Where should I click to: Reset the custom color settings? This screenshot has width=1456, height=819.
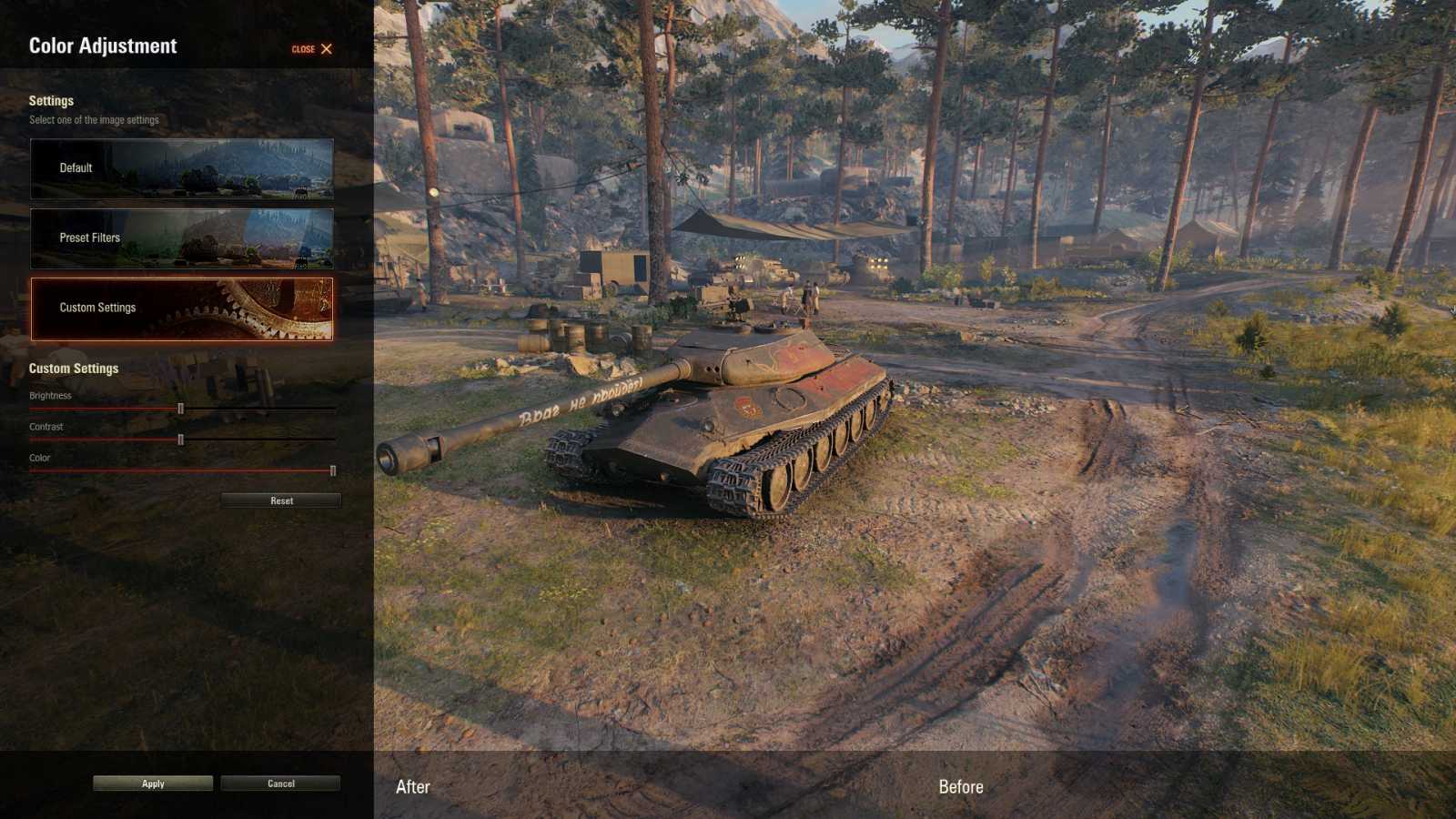[280, 500]
